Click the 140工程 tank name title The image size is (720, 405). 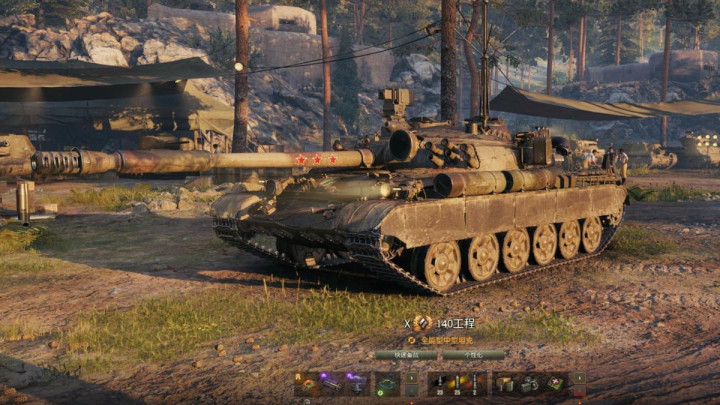click(455, 323)
